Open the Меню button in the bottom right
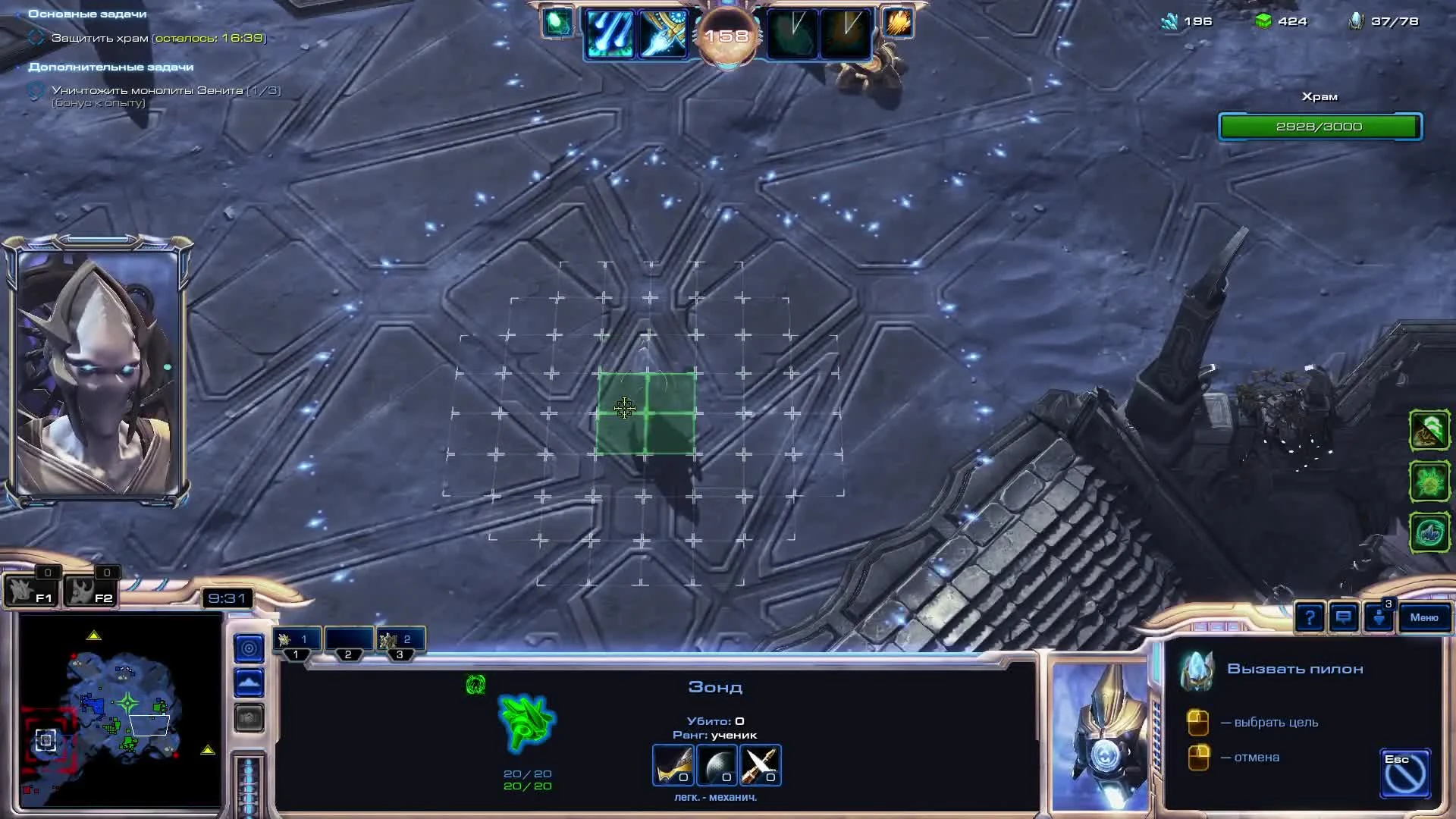This screenshot has height=819, width=1456. 1424,618
